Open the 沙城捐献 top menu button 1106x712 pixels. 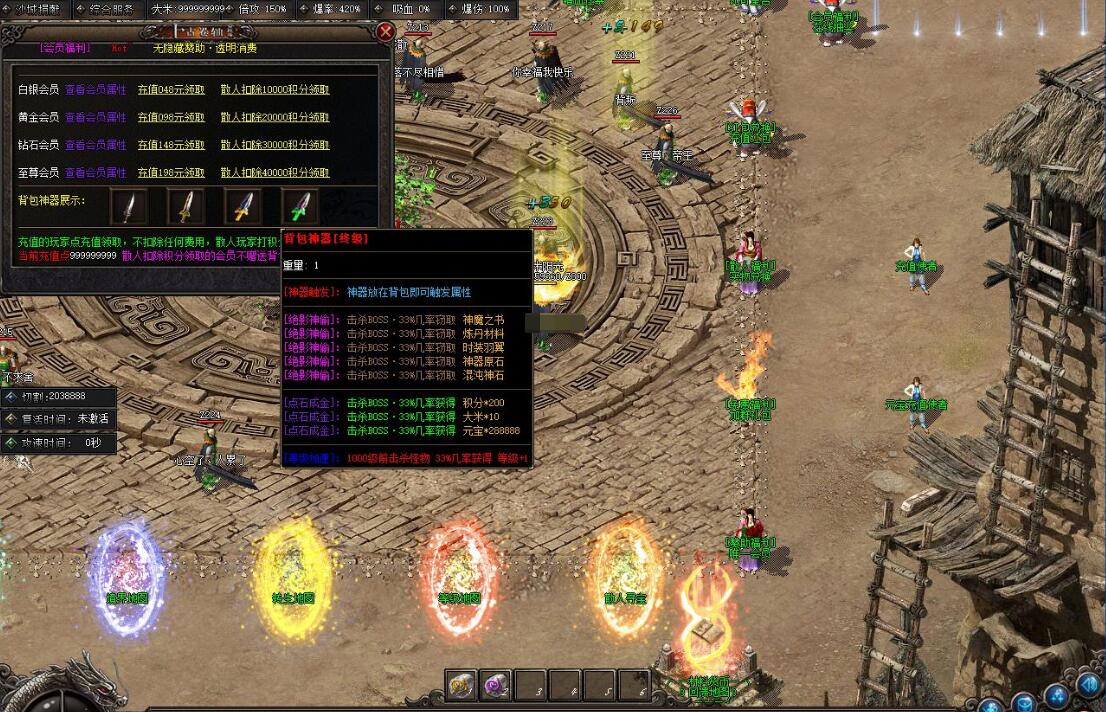(x=35, y=8)
